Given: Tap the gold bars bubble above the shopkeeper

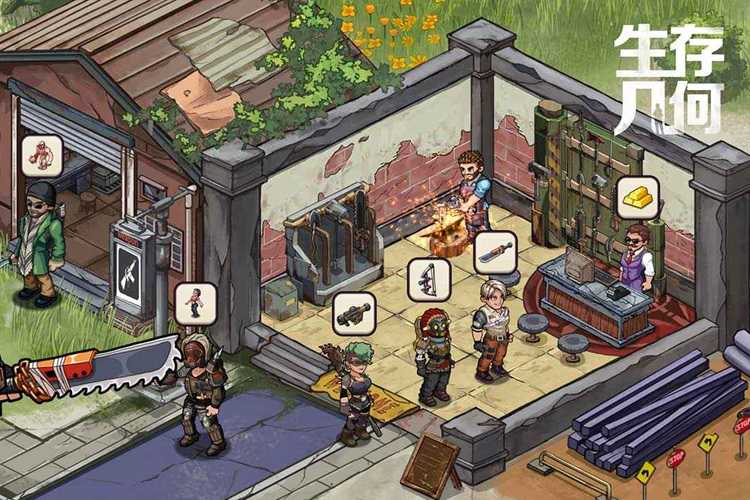Looking at the screenshot, I should point(637,198).
